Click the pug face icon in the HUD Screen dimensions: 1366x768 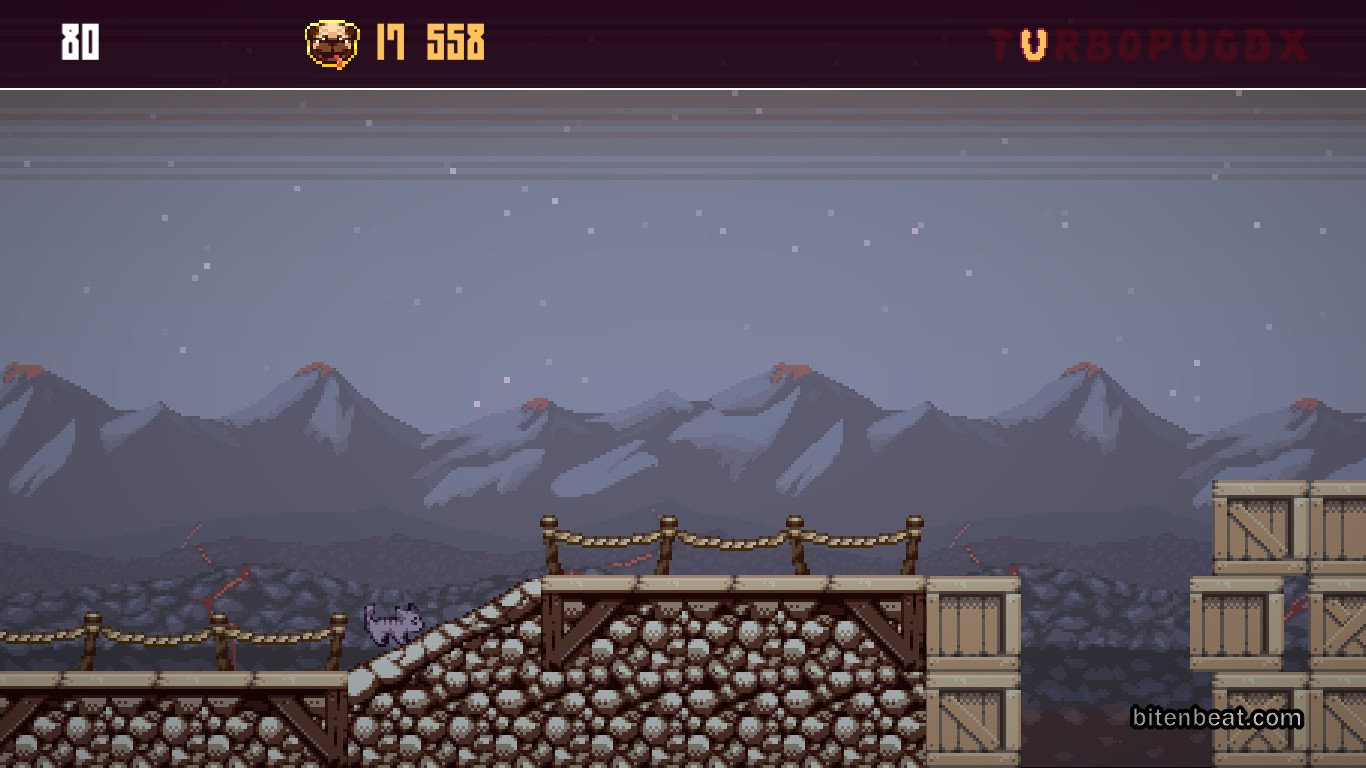point(331,44)
